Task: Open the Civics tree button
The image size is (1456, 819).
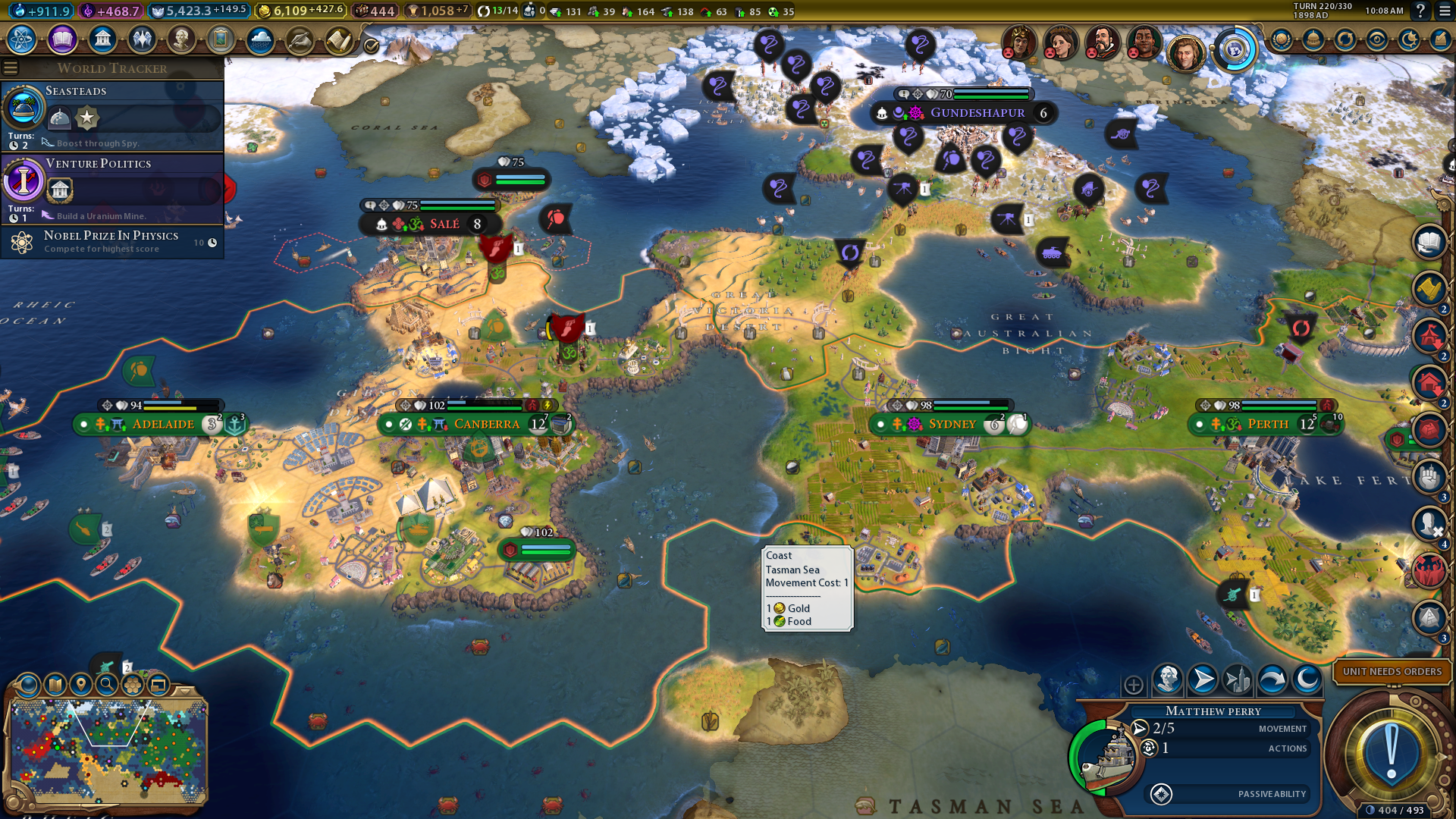Action: [62, 39]
